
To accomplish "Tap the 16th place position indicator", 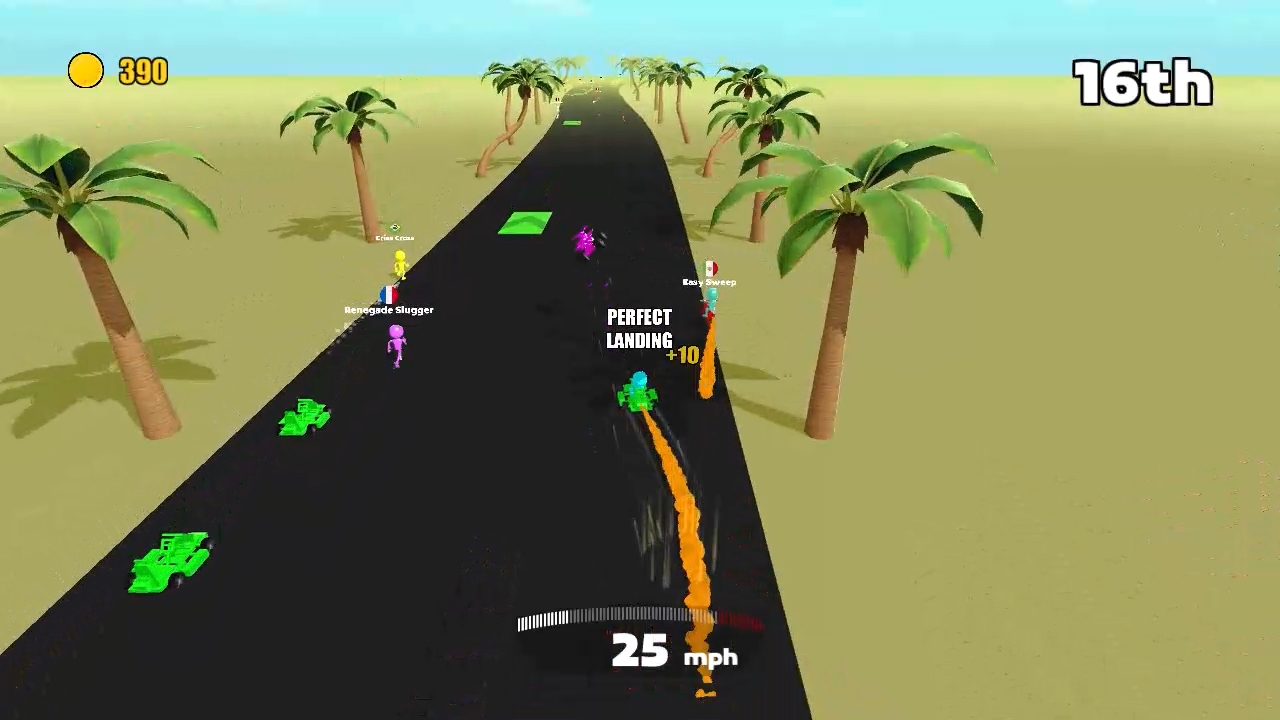I will [1141, 84].
